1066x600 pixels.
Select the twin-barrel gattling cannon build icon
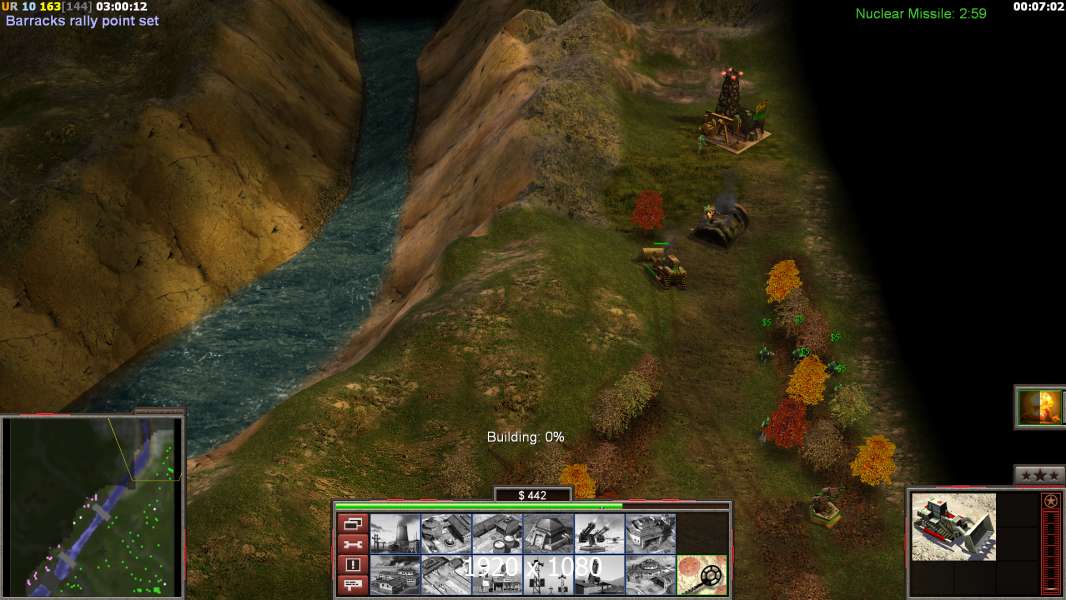pos(599,534)
